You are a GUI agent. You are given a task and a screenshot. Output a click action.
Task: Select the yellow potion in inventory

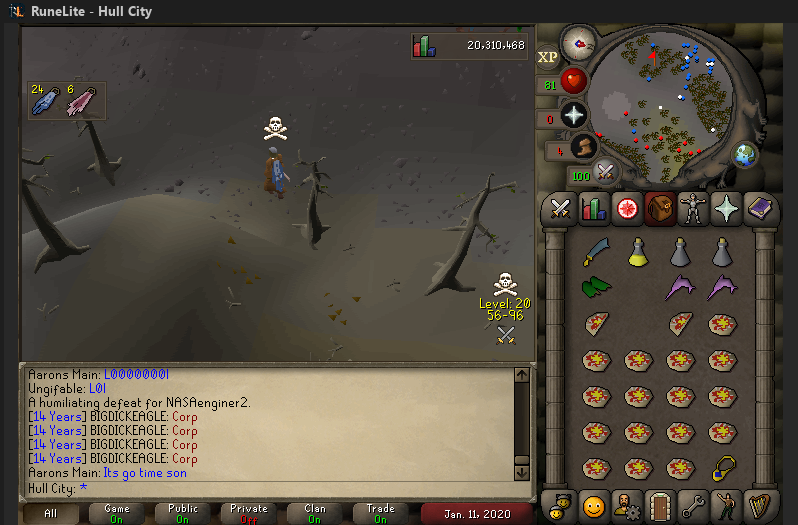(x=638, y=253)
